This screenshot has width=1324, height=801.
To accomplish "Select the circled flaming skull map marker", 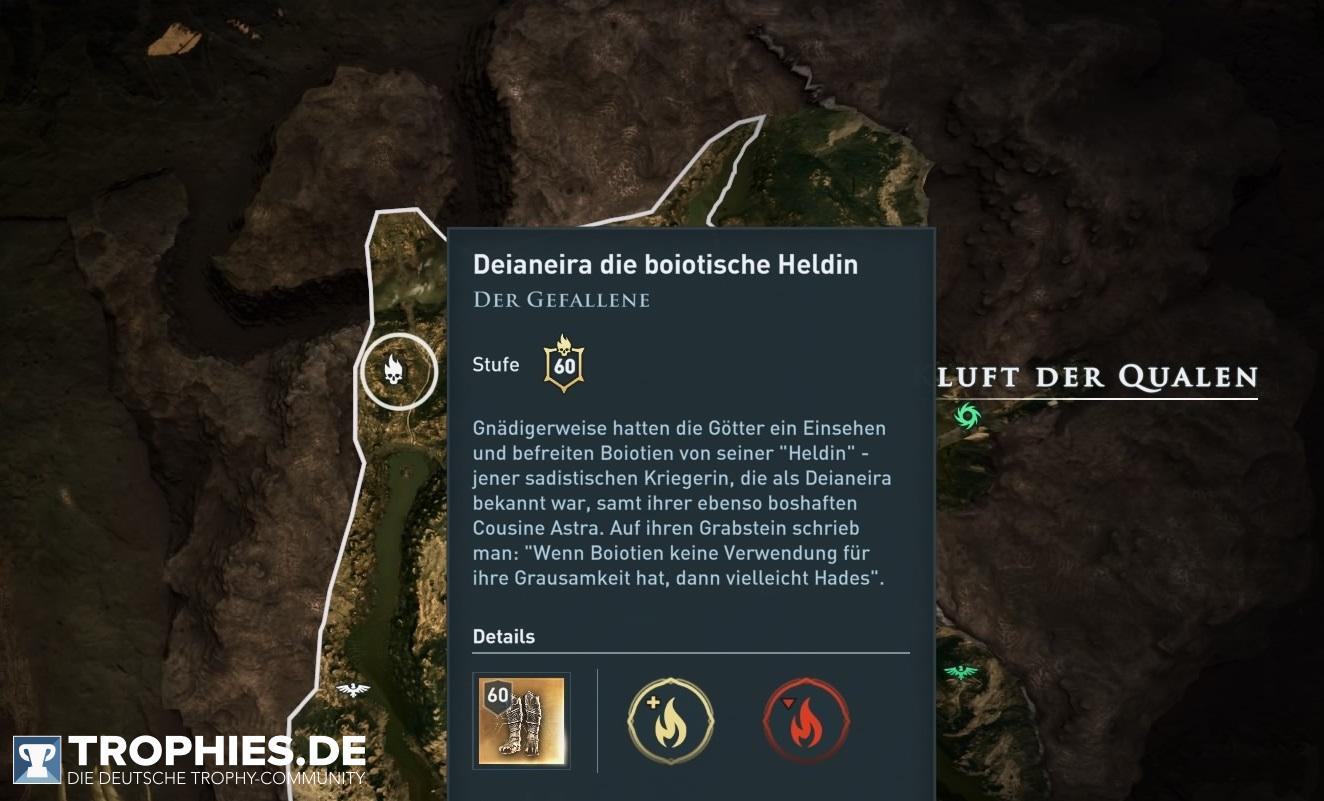I will coord(398,372).
